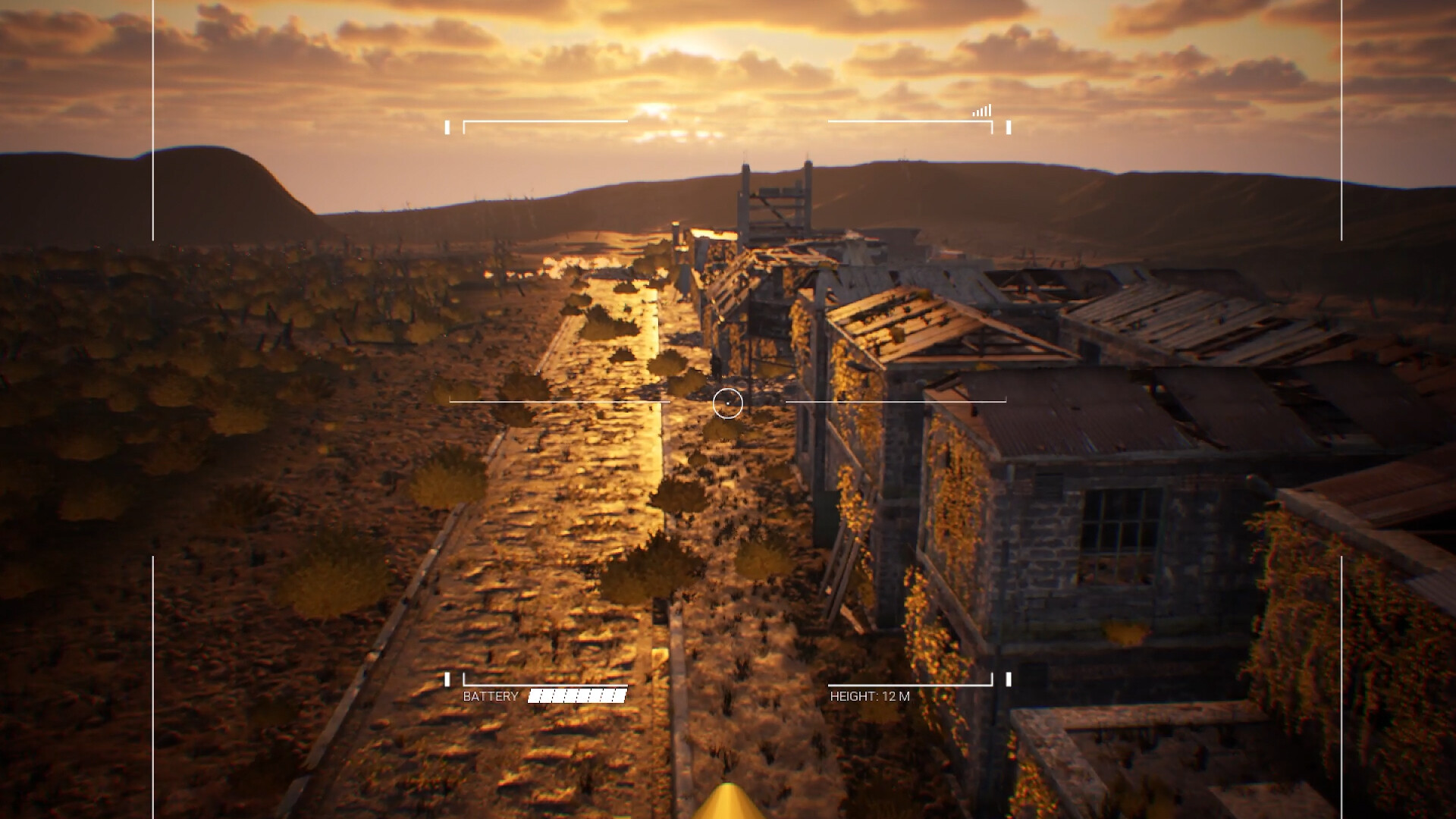Click the segmented battery level bar
This screenshot has width=1456, height=819.
point(577,694)
